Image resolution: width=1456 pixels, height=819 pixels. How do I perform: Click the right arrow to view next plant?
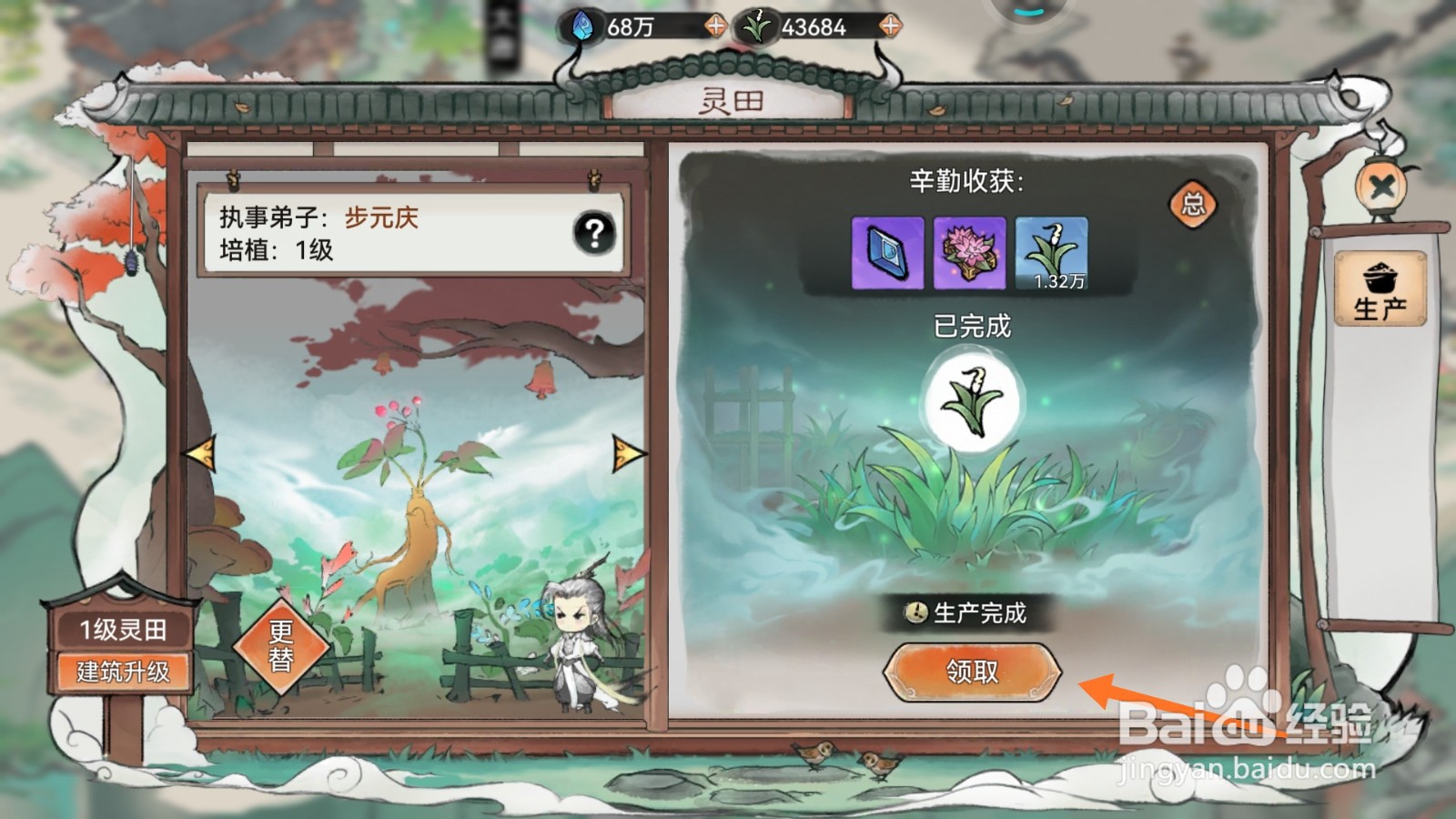tap(625, 450)
